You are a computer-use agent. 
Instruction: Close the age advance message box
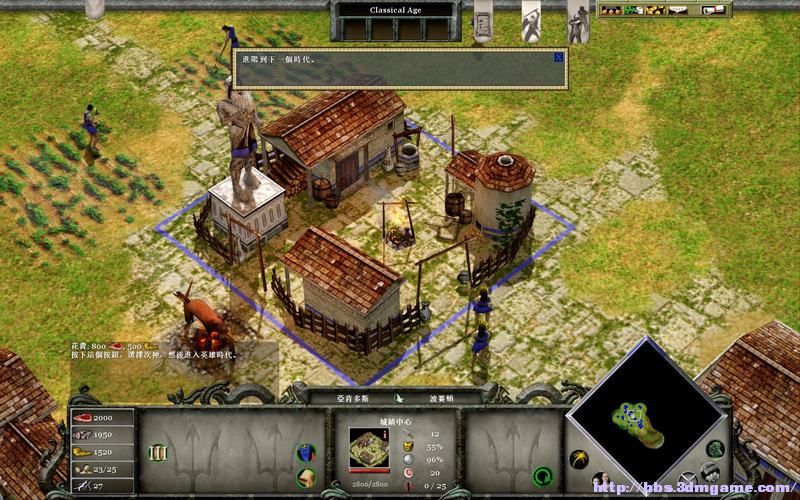[x=558, y=58]
